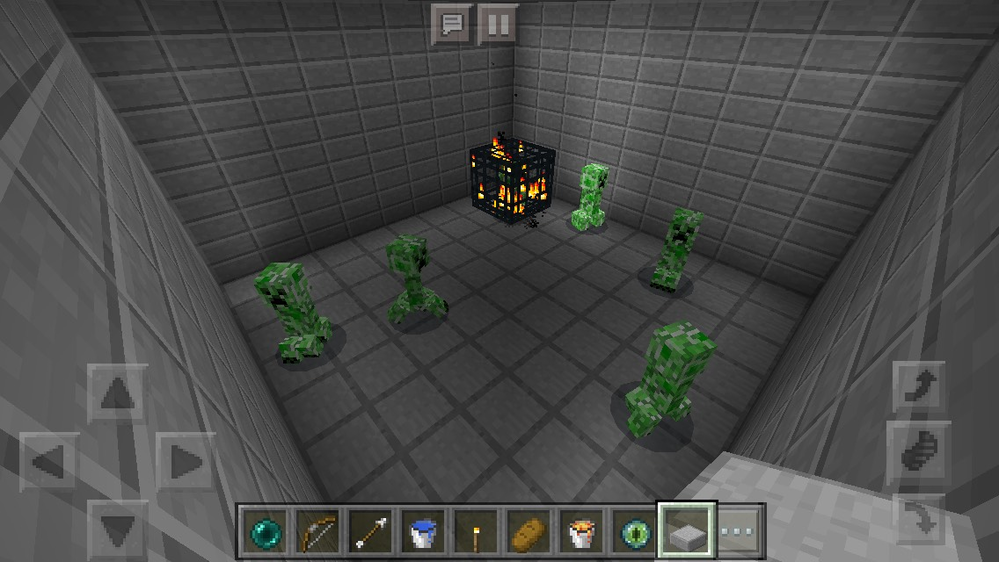The height and width of the screenshot is (562, 999).
Task: Pause the game
Action: coord(497,24)
